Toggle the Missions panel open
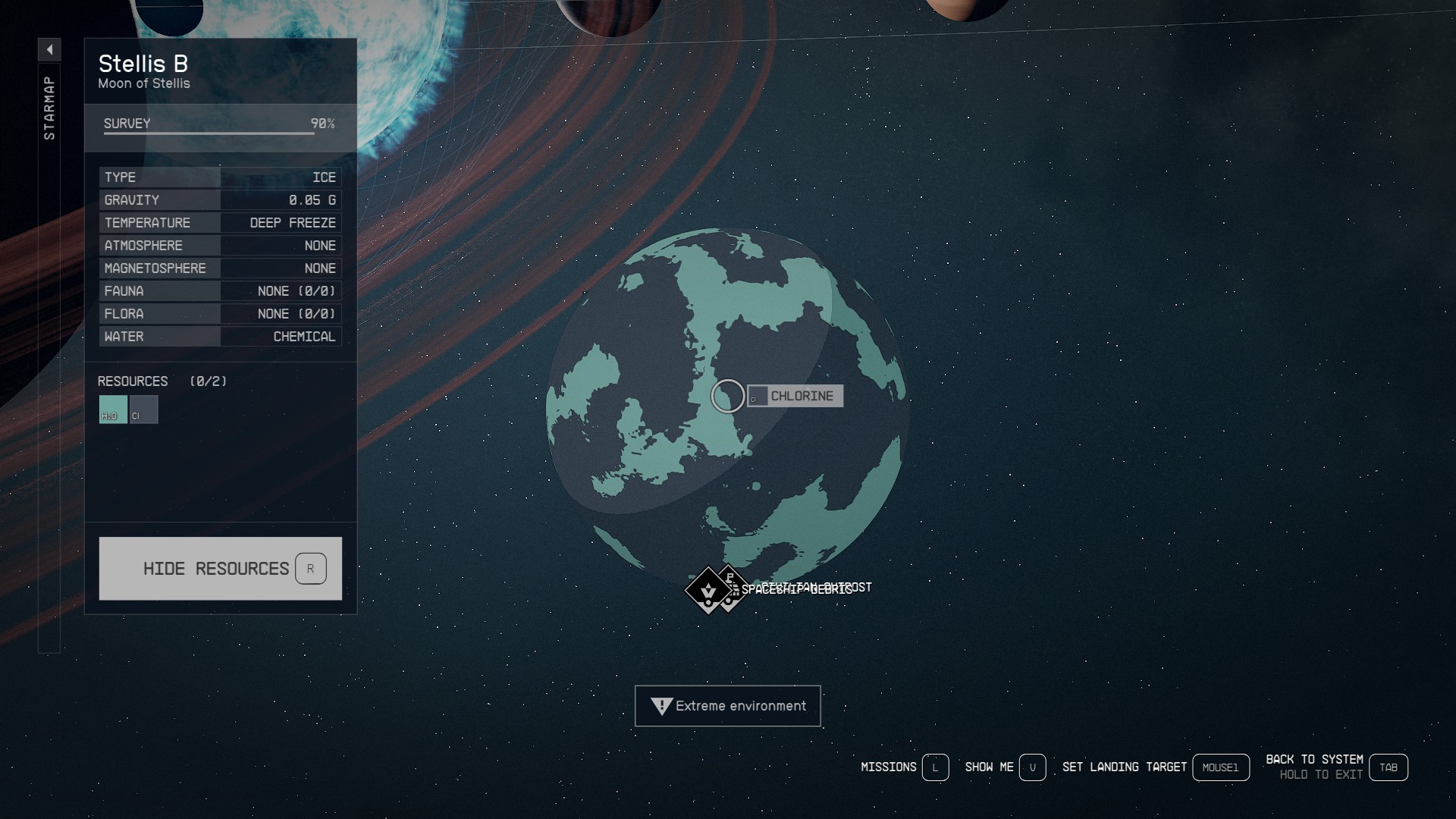1456x819 pixels. tap(935, 767)
